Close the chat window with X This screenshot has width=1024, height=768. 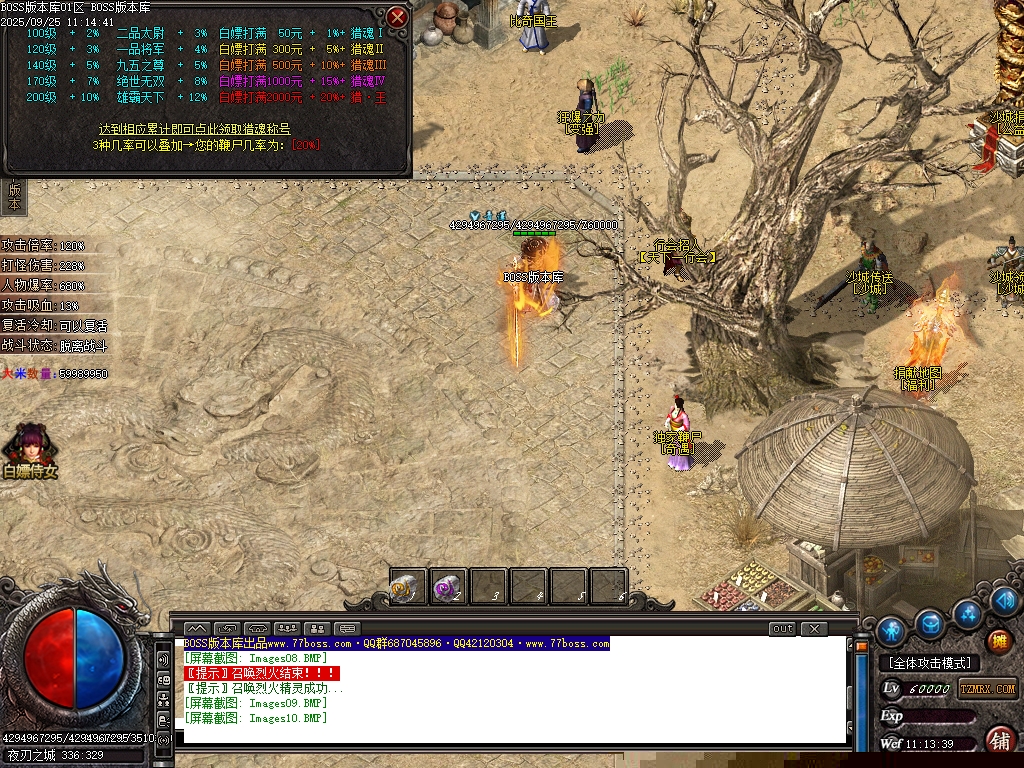815,629
